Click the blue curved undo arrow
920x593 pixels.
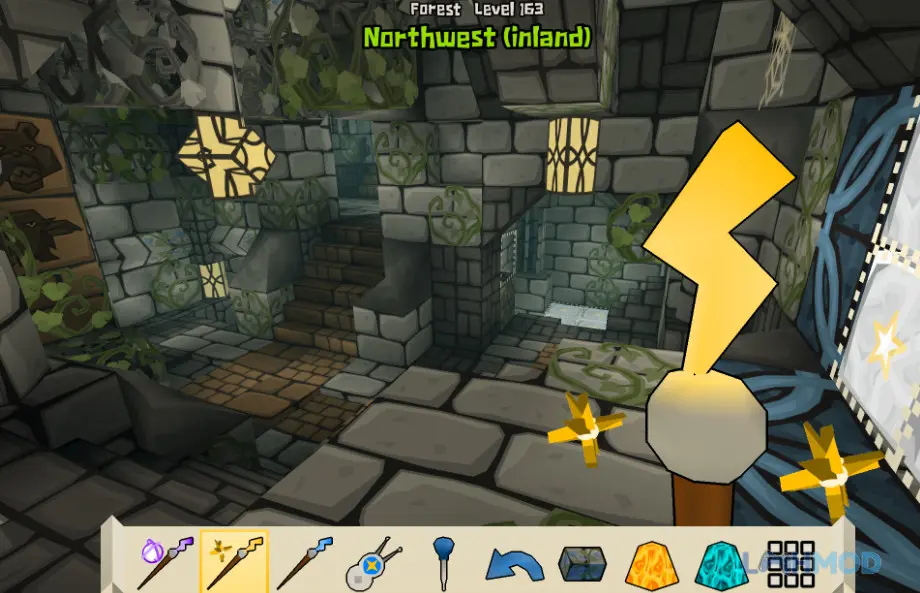(x=514, y=564)
